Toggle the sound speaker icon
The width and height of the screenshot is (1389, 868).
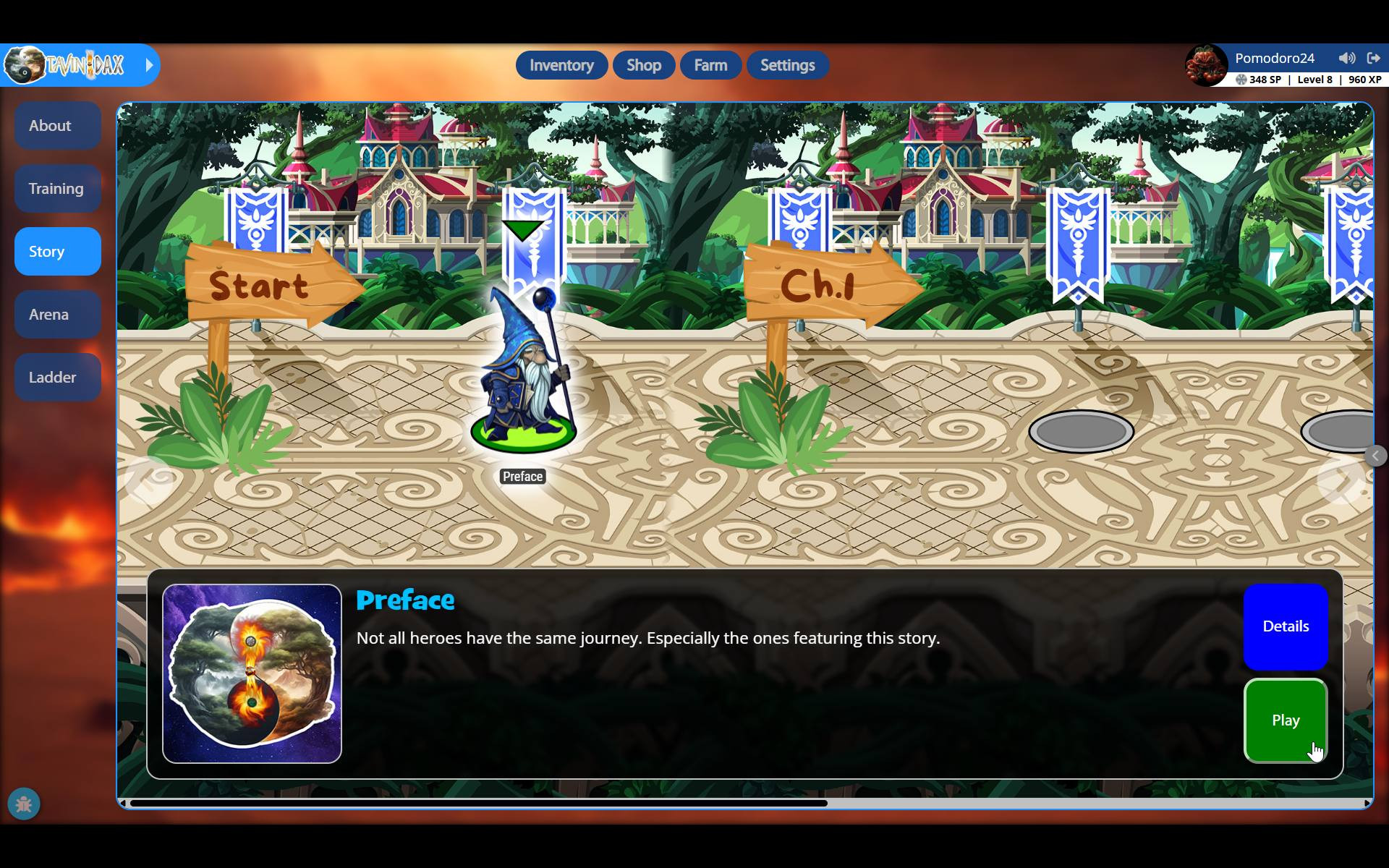pyautogui.click(x=1346, y=58)
